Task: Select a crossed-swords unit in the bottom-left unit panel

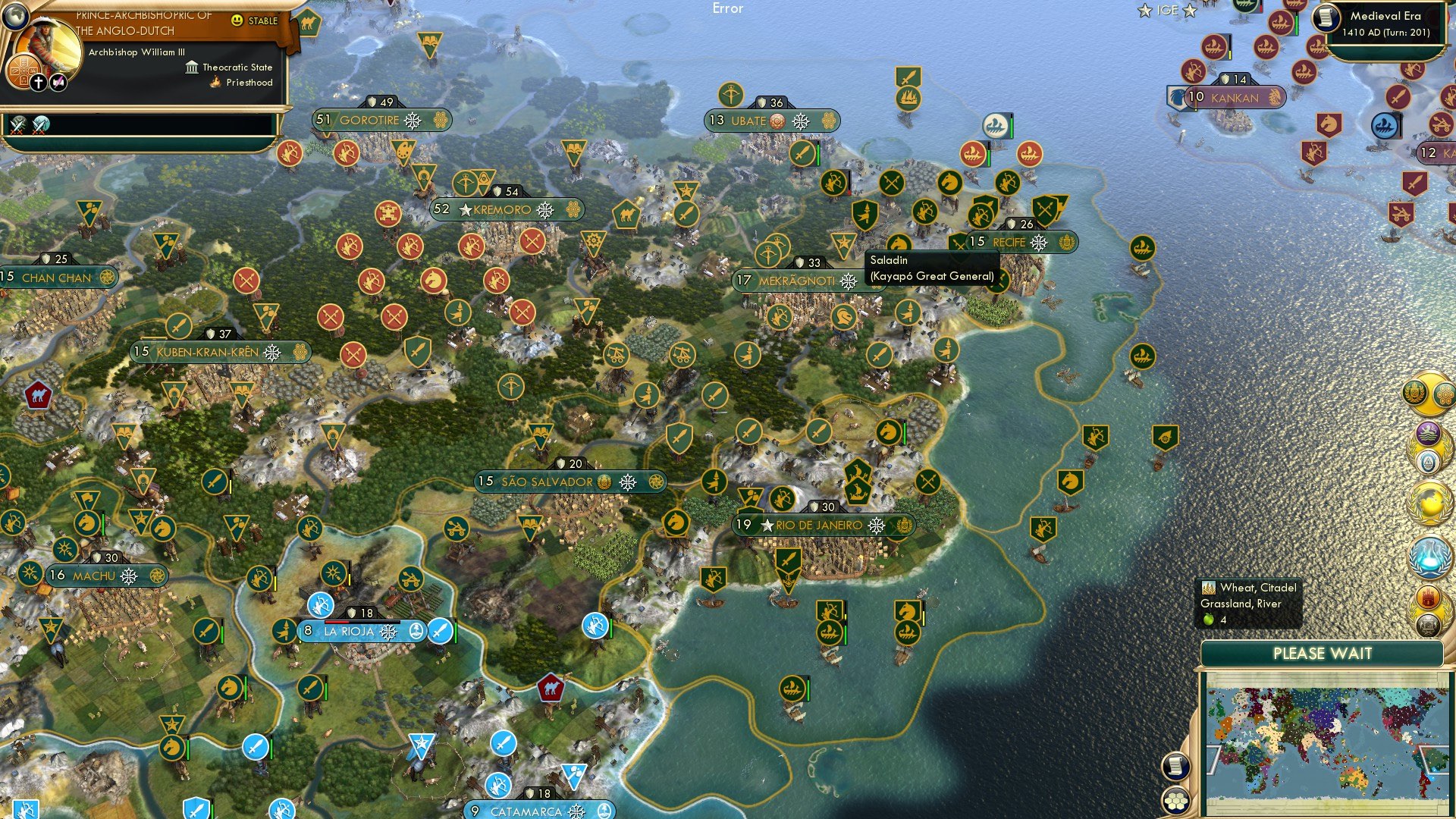Action: 17,124
